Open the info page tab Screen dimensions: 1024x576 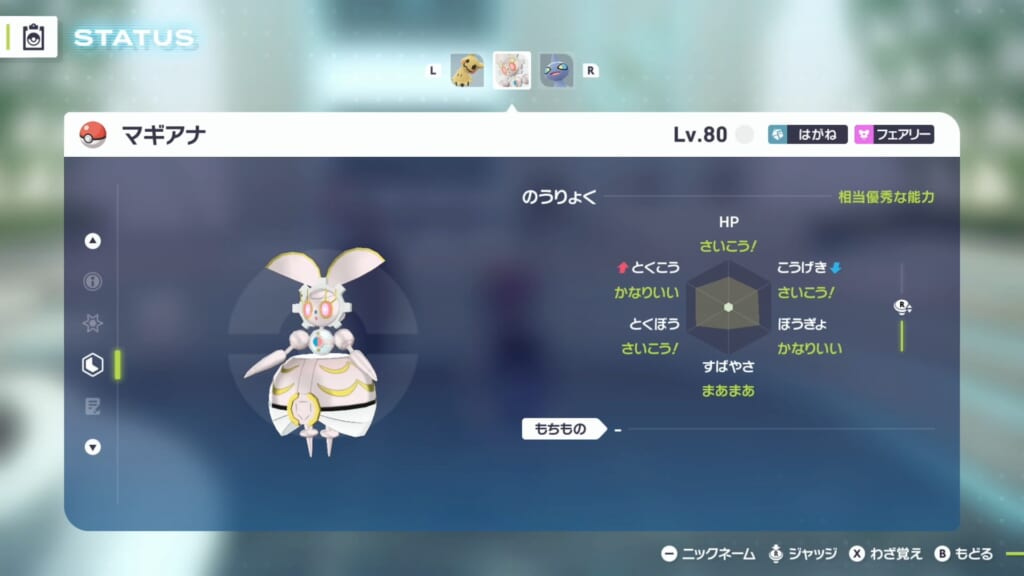pyautogui.click(x=93, y=282)
